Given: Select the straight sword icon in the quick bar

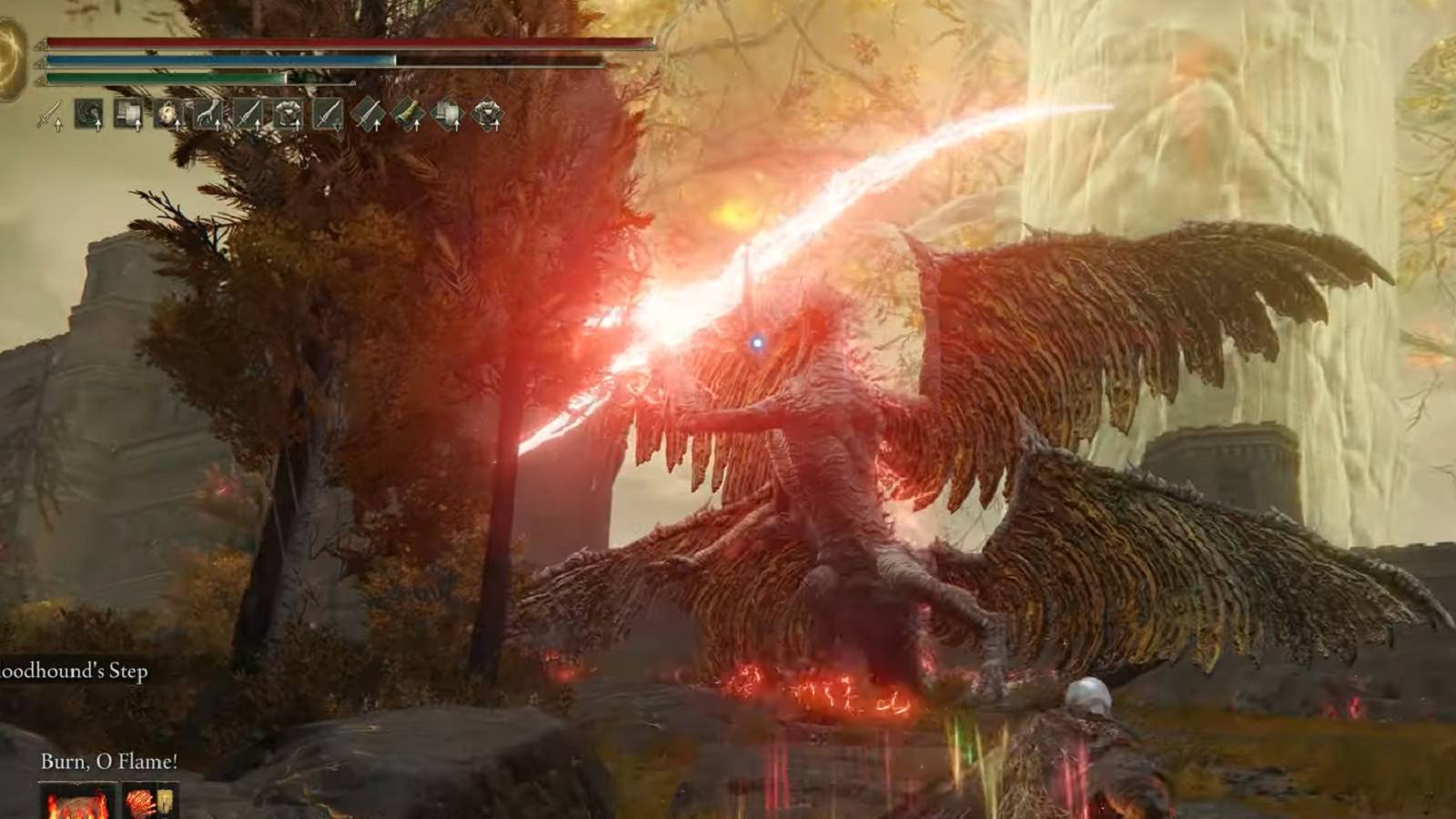Looking at the screenshot, I should coord(249,113).
